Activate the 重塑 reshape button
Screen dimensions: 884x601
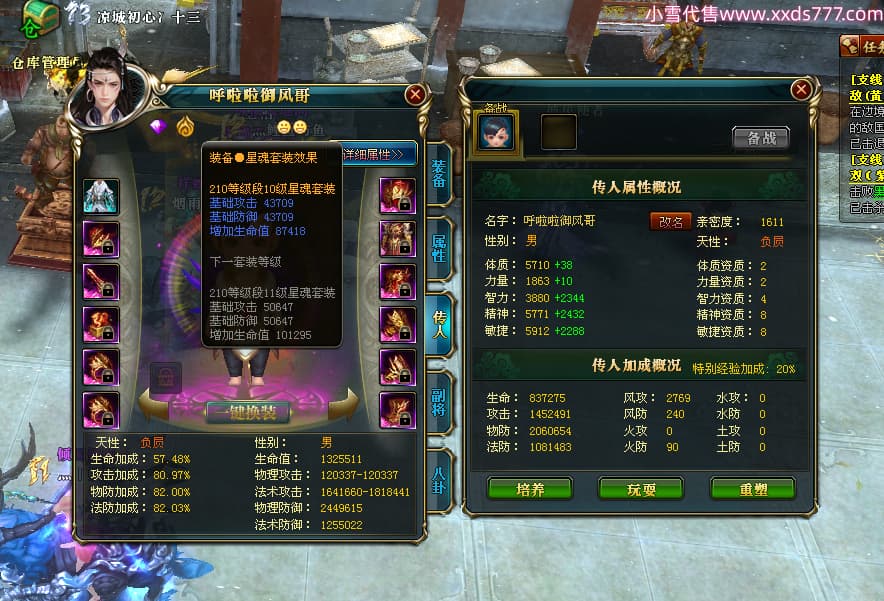pos(752,489)
